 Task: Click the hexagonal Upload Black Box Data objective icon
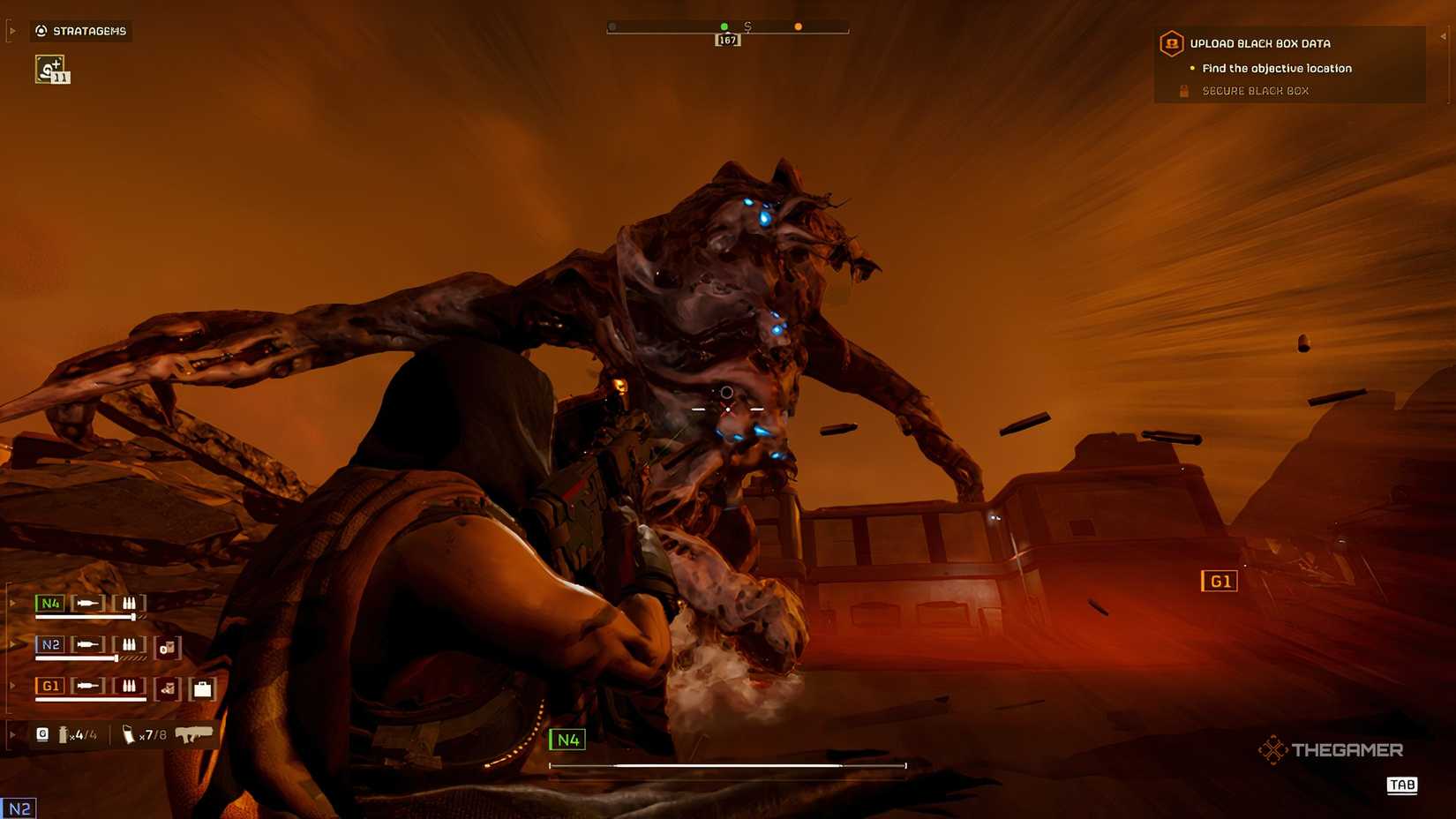coord(1172,43)
